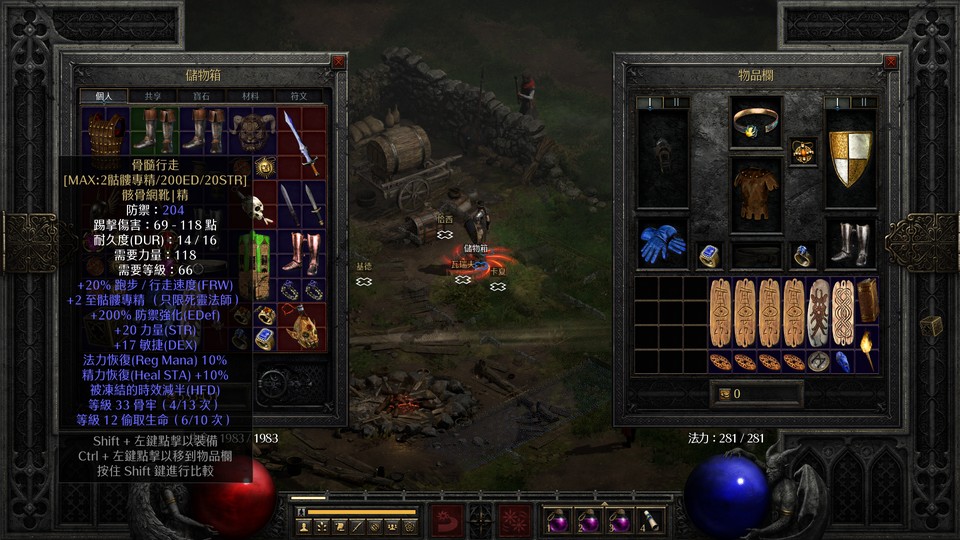The height and width of the screenshot is (540, 960).
Task: Open the 寶石 stash tab
Action: click(202, 96)
